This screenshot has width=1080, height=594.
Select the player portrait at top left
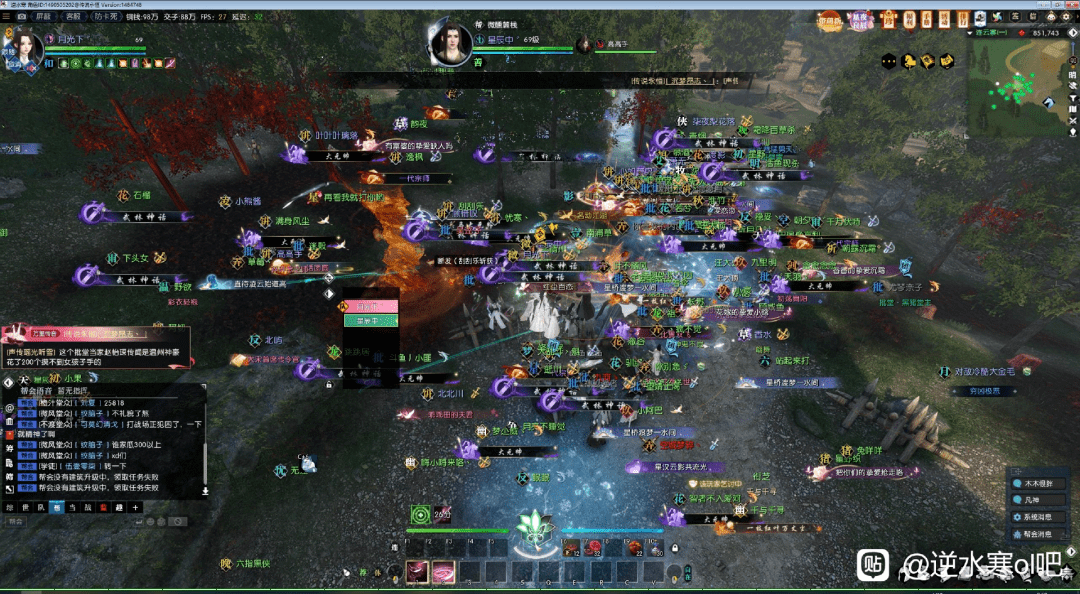pos(27,49)
